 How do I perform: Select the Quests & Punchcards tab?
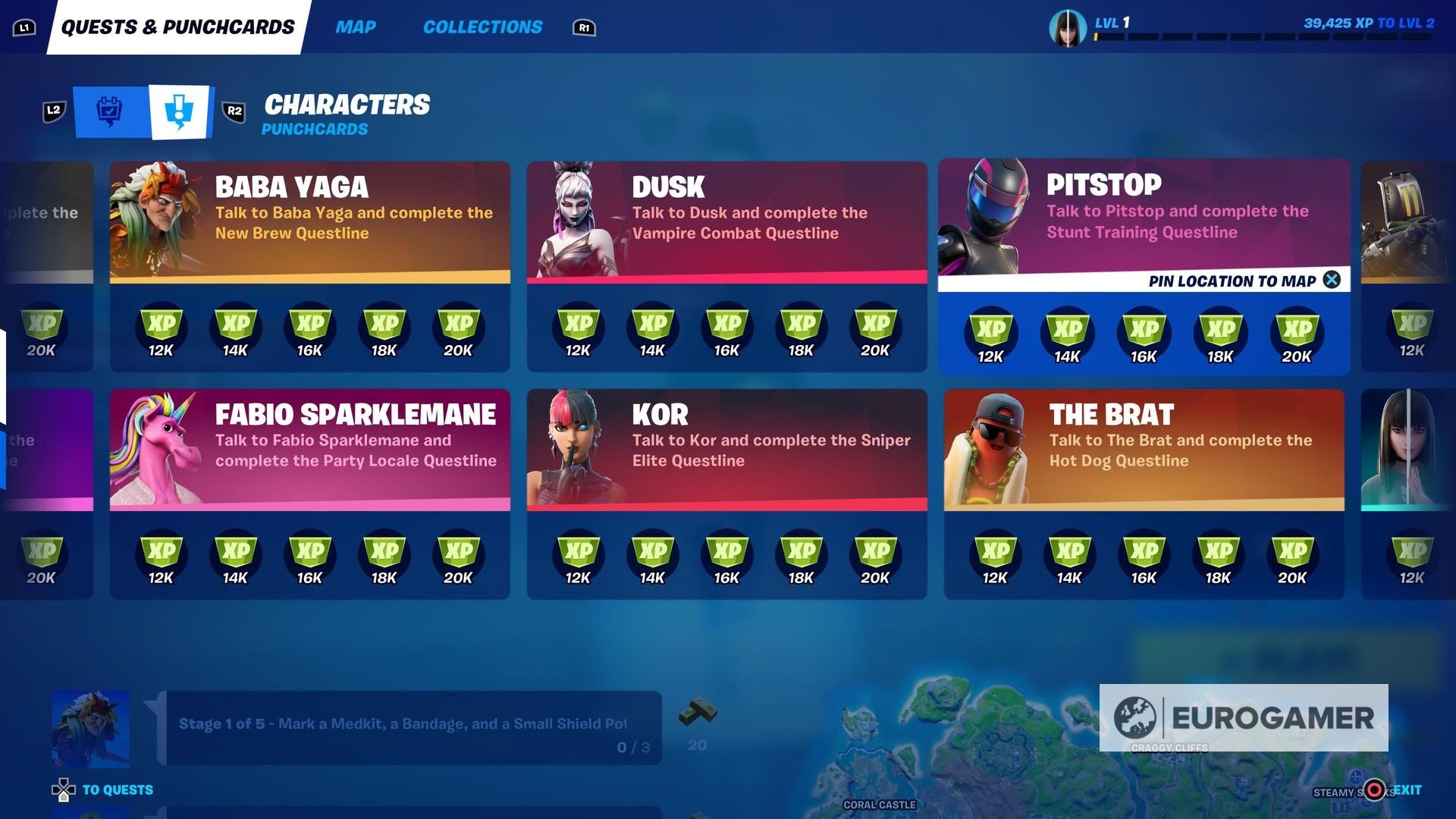click(179, 25)
